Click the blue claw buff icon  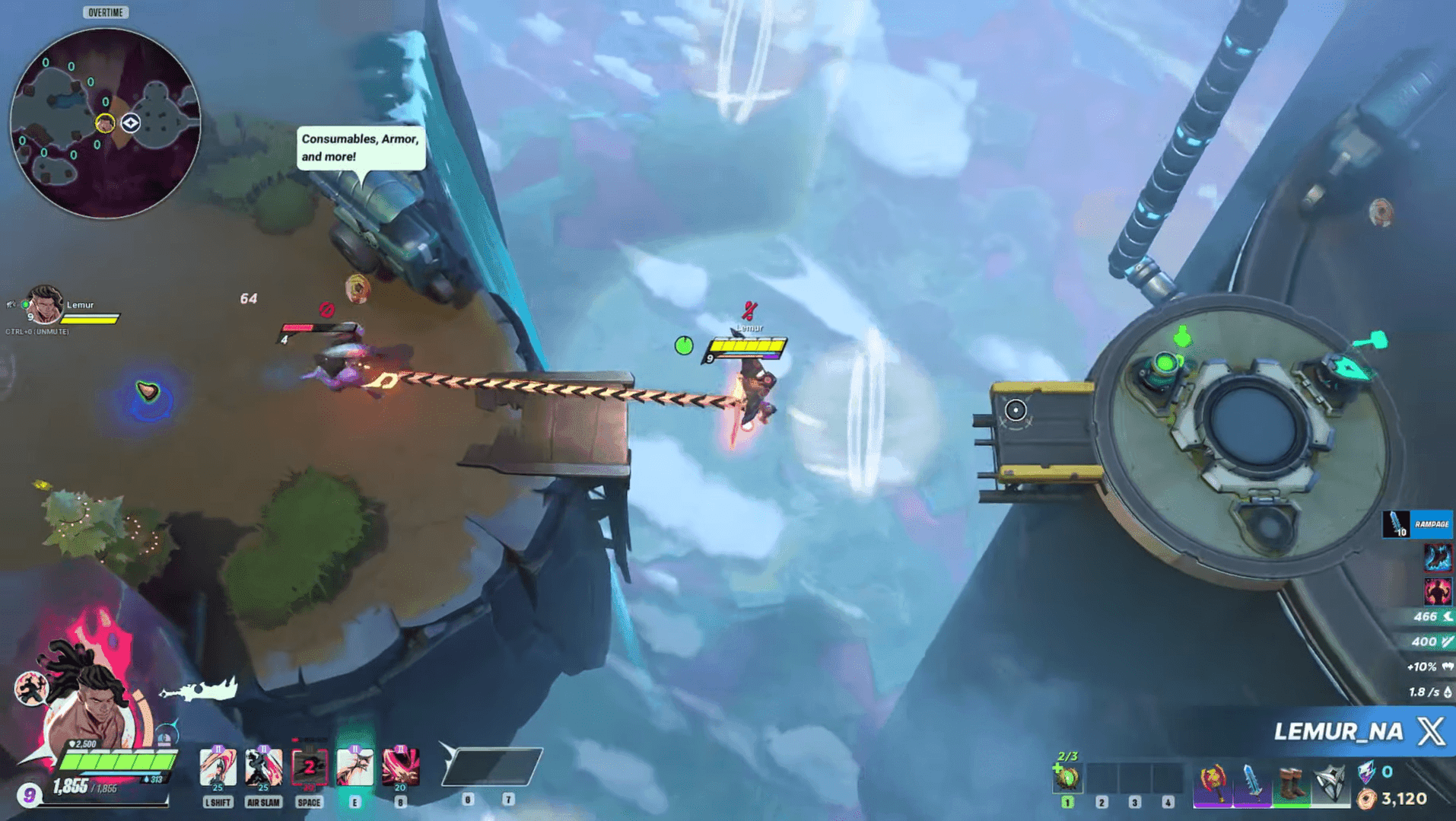1437,558
